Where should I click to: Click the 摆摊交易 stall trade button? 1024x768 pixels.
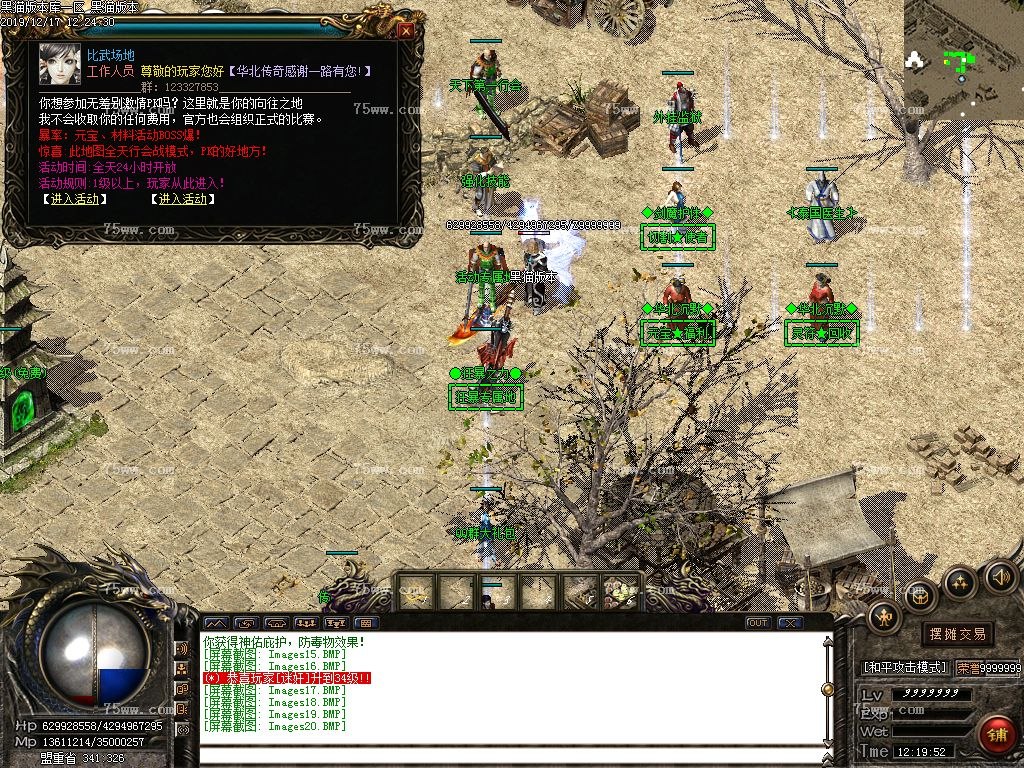click(x=957, y=634)
